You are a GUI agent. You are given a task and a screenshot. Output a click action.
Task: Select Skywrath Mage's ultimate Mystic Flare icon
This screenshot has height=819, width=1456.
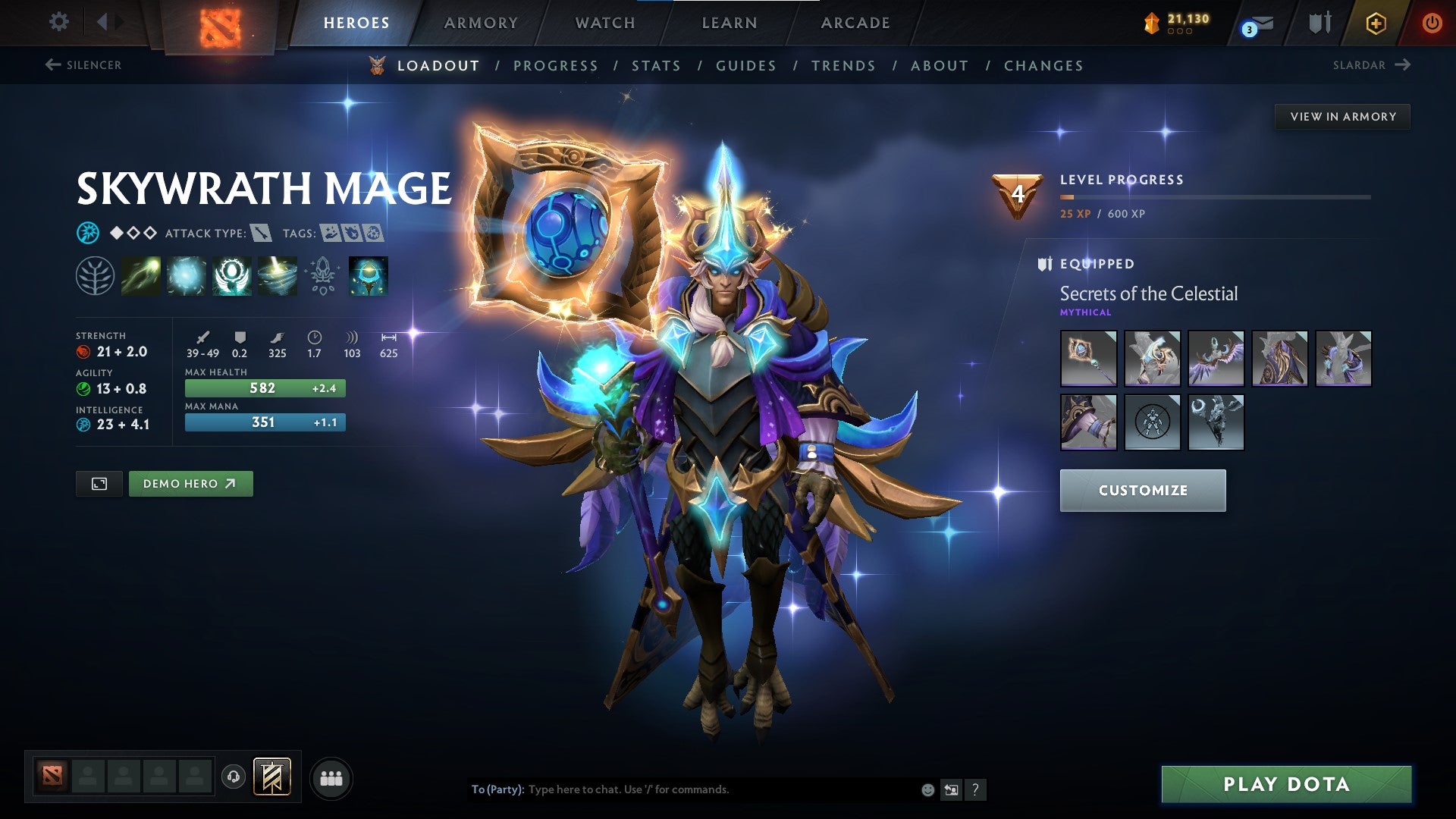pyautogui.click(x=278, y=275)
